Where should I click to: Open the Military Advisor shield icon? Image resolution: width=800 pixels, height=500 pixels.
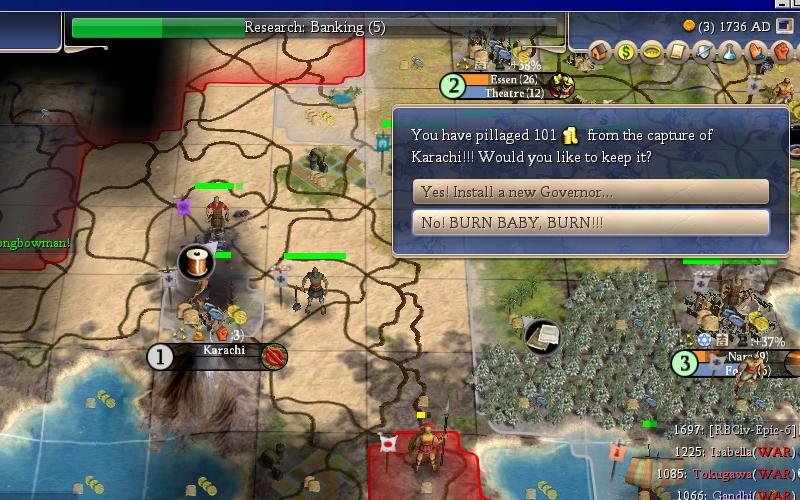coord(704,51)
